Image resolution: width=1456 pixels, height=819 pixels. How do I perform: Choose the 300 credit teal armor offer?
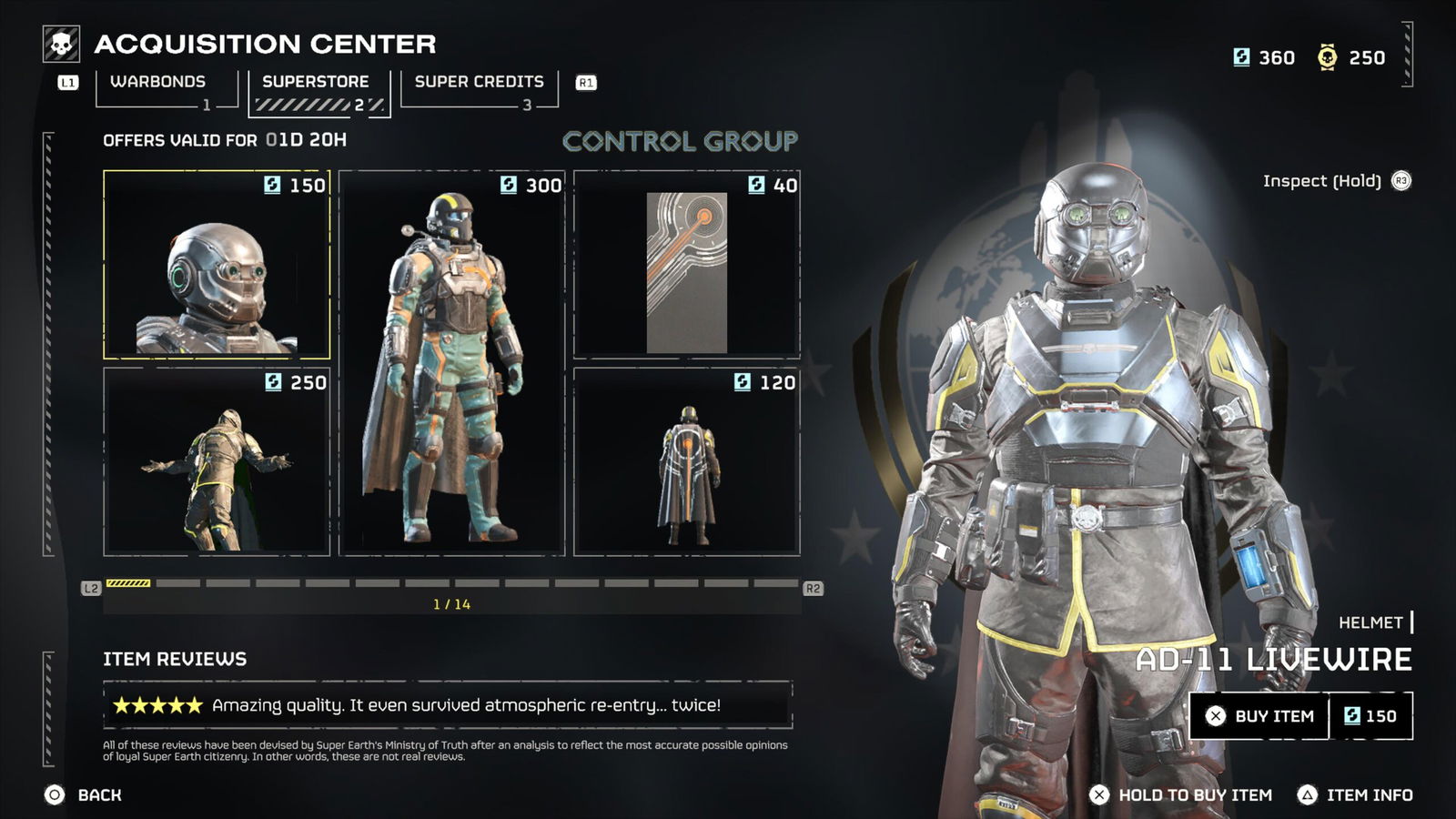click(451, 363)
